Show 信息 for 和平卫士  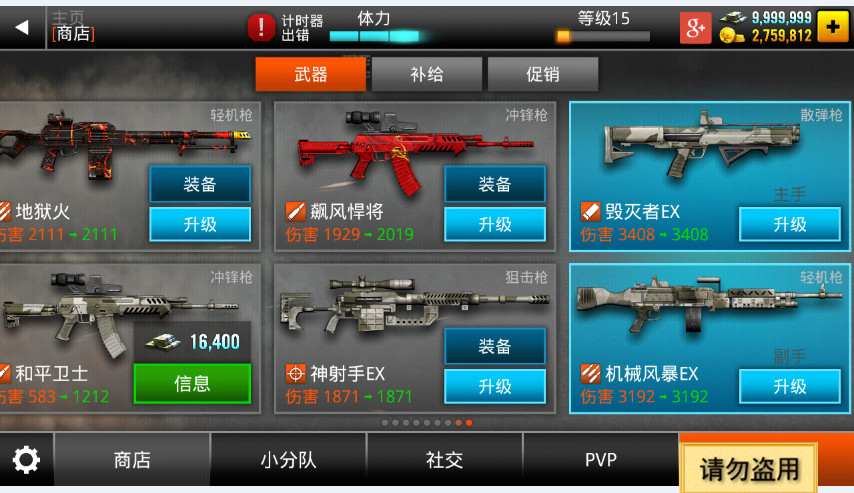click(192, 384)
